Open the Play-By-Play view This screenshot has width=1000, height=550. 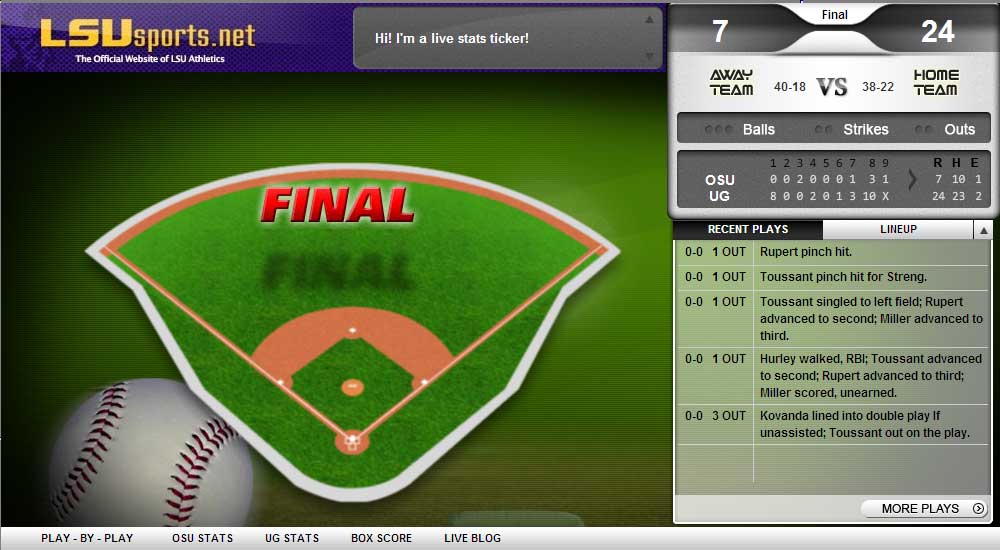pyautogui.click(x=87, y=538)
